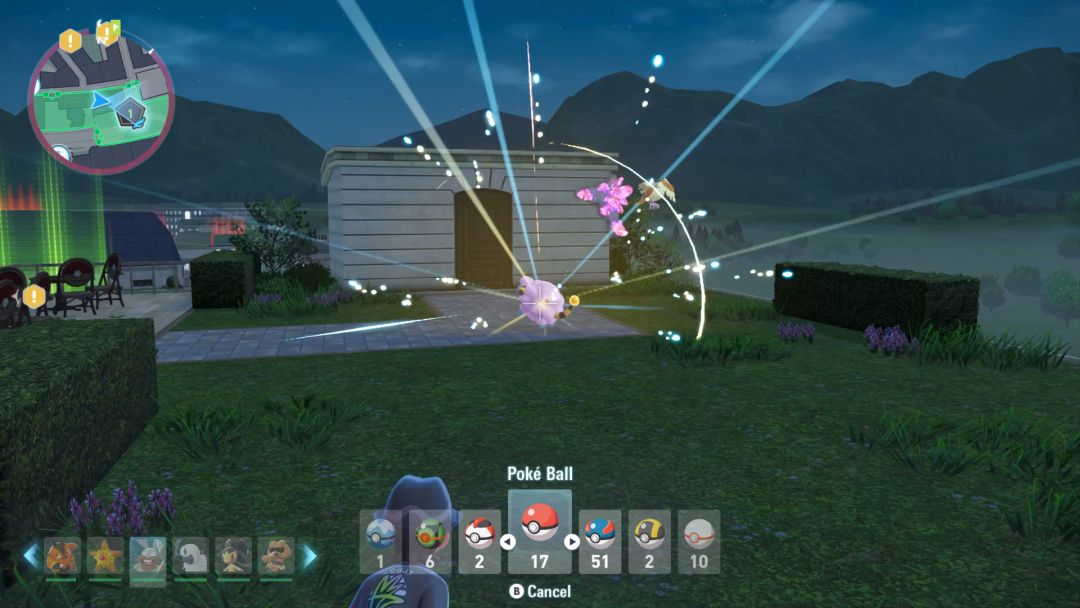The width and height of the screenshot is (1080, 608).
Task: Click the party bar's left blue arrow
Action: [32, 557]
